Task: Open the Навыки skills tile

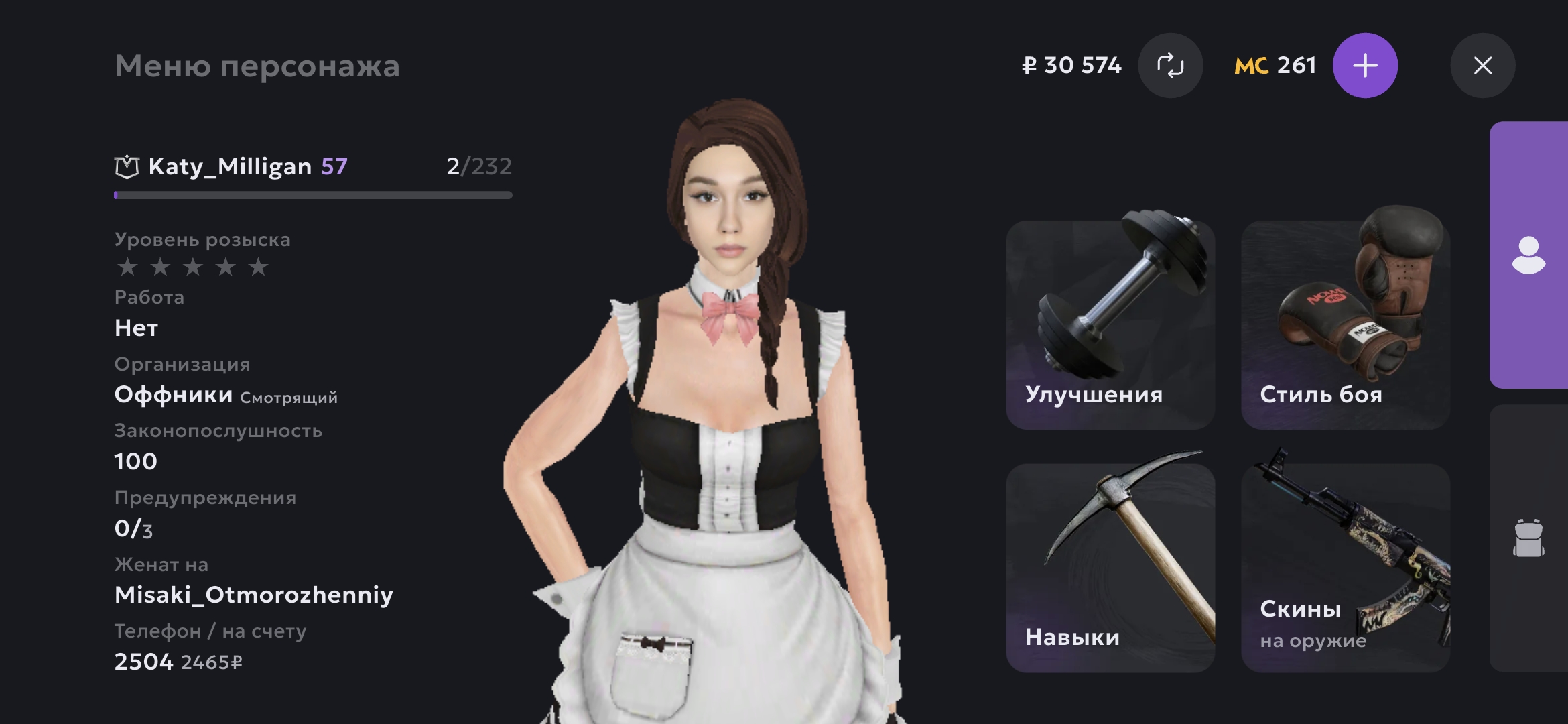Action: [x=1110, y=568]
